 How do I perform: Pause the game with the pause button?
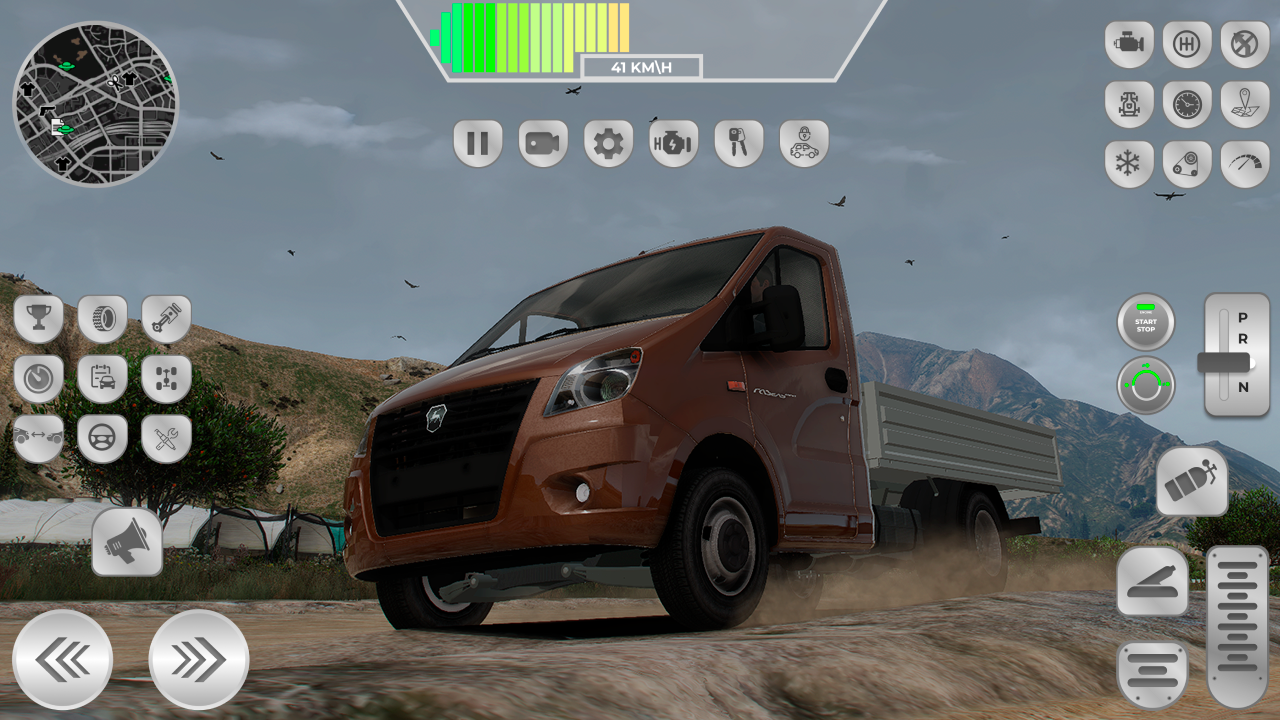tap(478, 144)
